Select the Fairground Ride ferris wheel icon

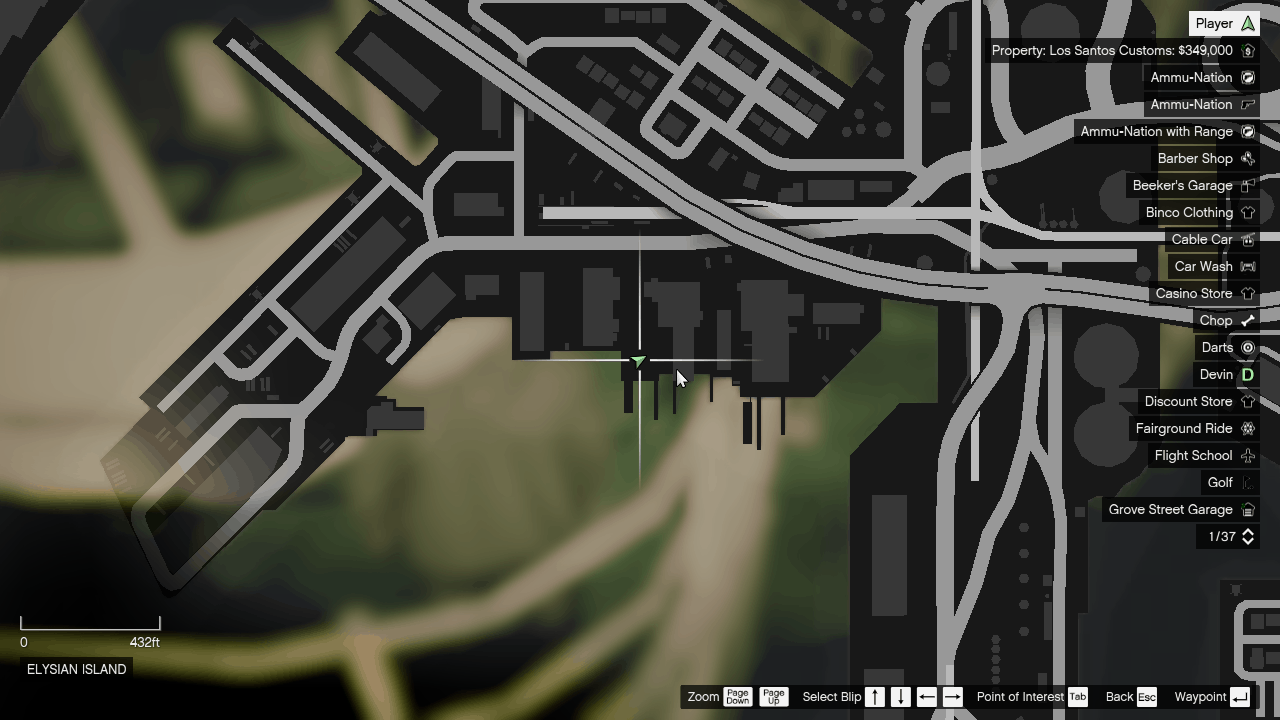coord(1248,428)
